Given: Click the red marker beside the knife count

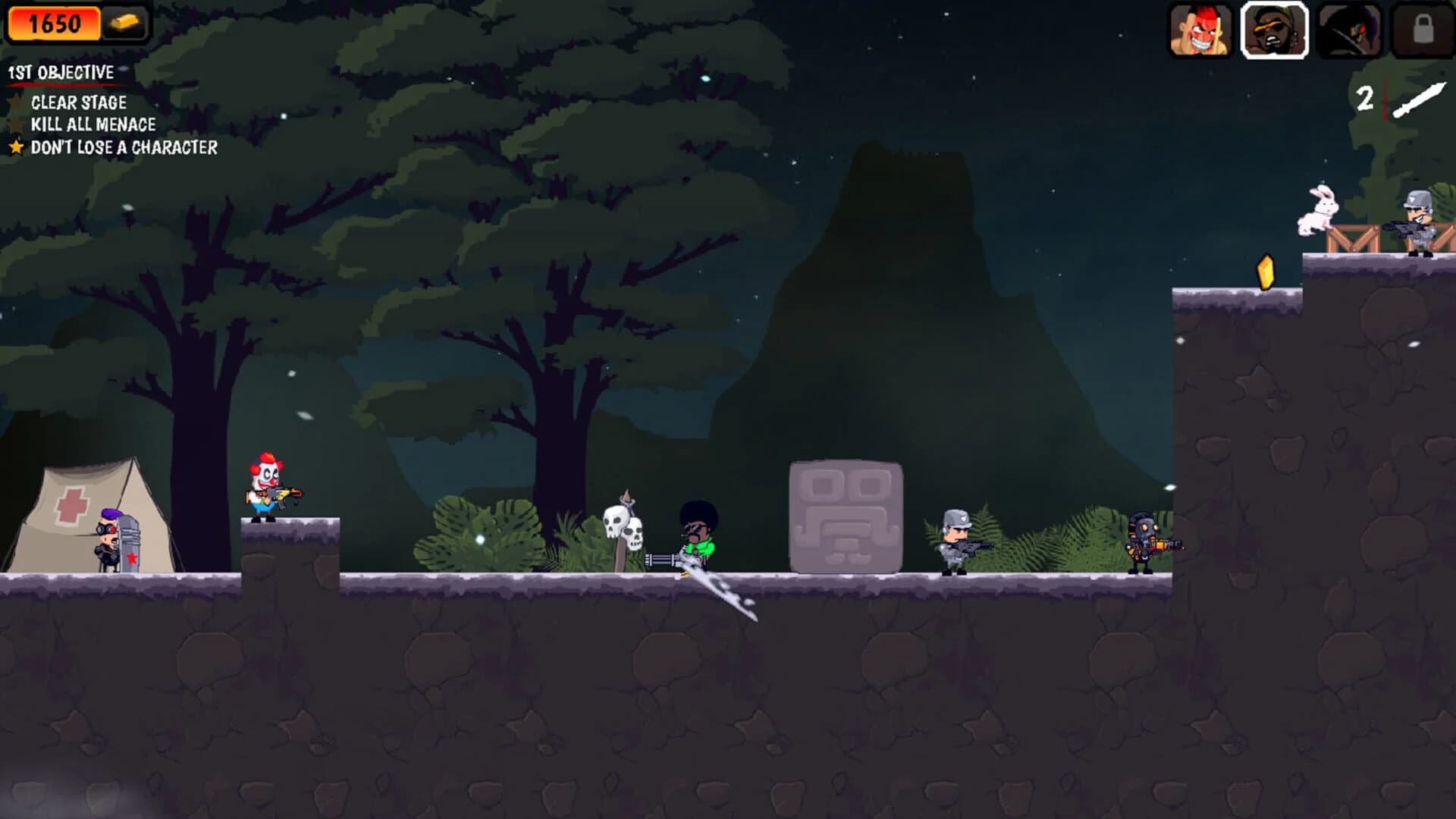Looking at the screenshot, I should pyautogui.click(x=1385, y=99).
